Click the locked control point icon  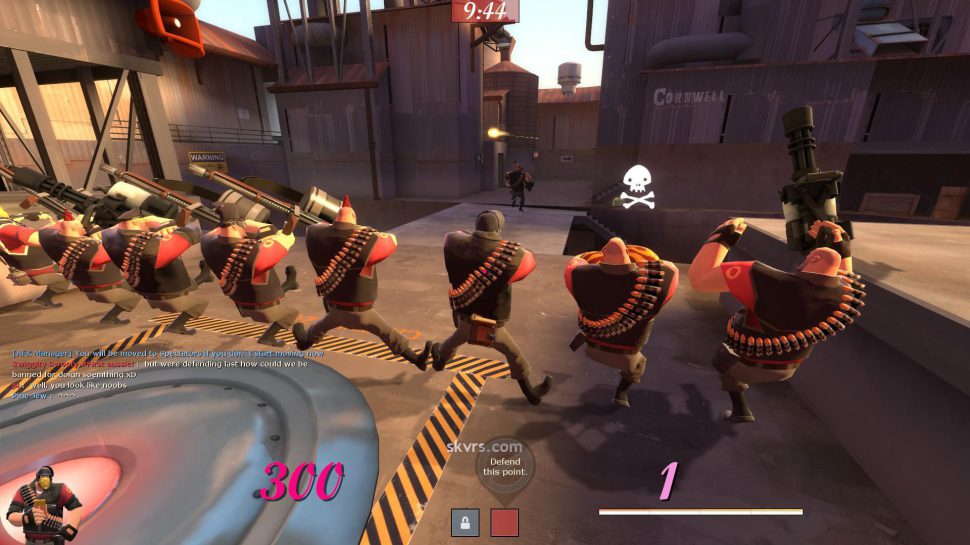point(465,522)
